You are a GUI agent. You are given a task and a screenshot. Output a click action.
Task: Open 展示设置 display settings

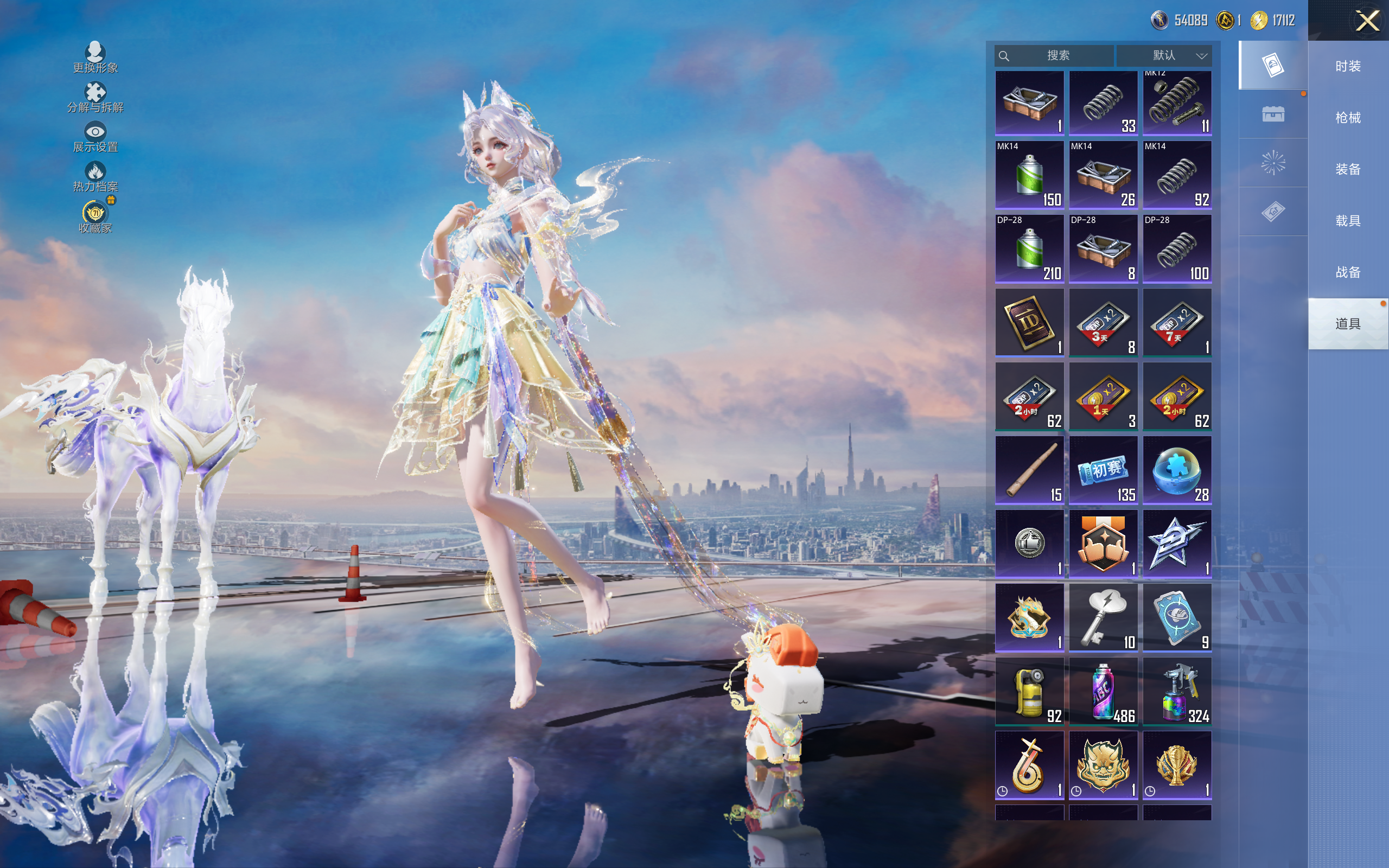click(x=95, y=137)
